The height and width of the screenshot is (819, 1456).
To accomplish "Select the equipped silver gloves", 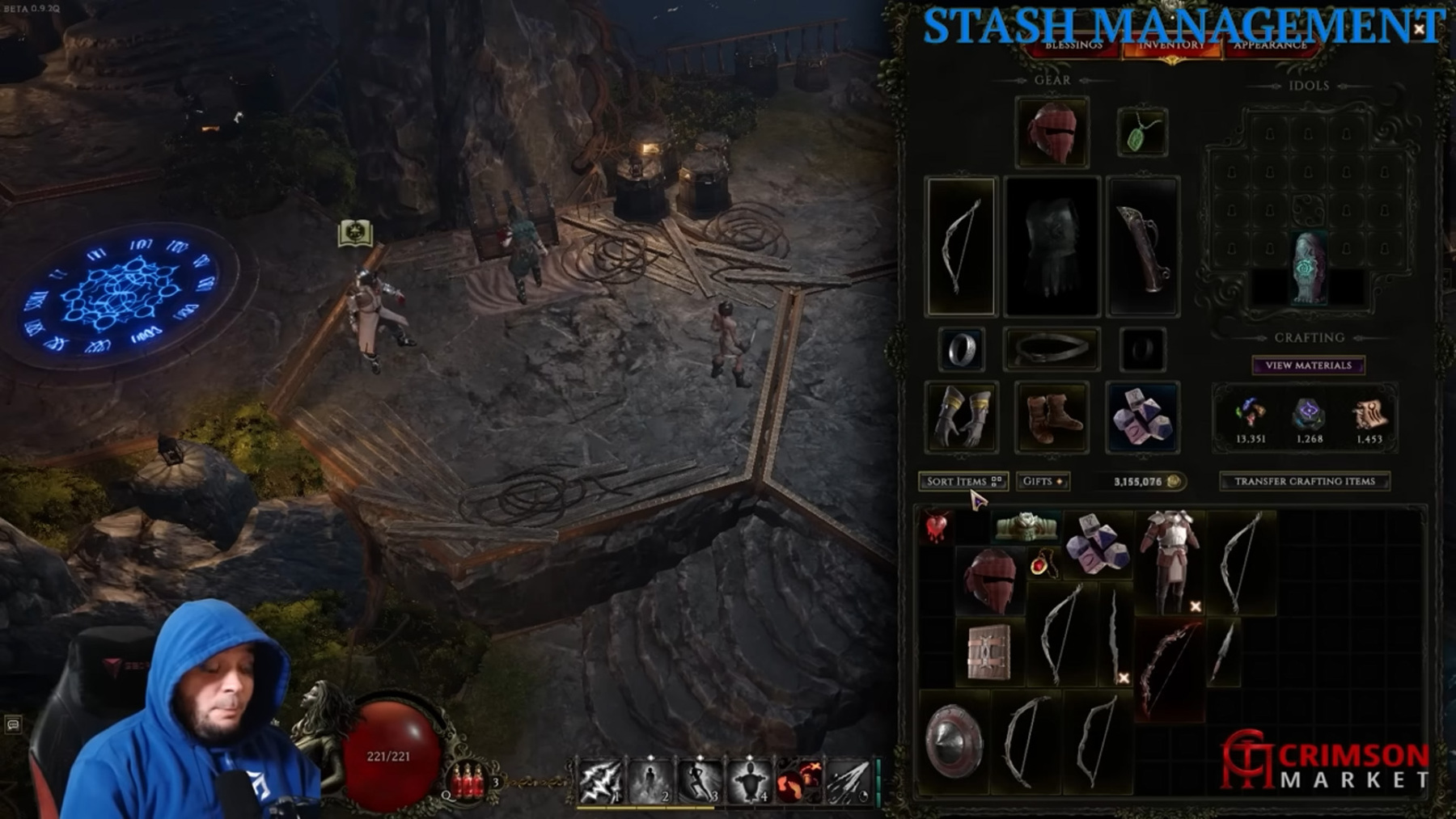I will point(961,416).
